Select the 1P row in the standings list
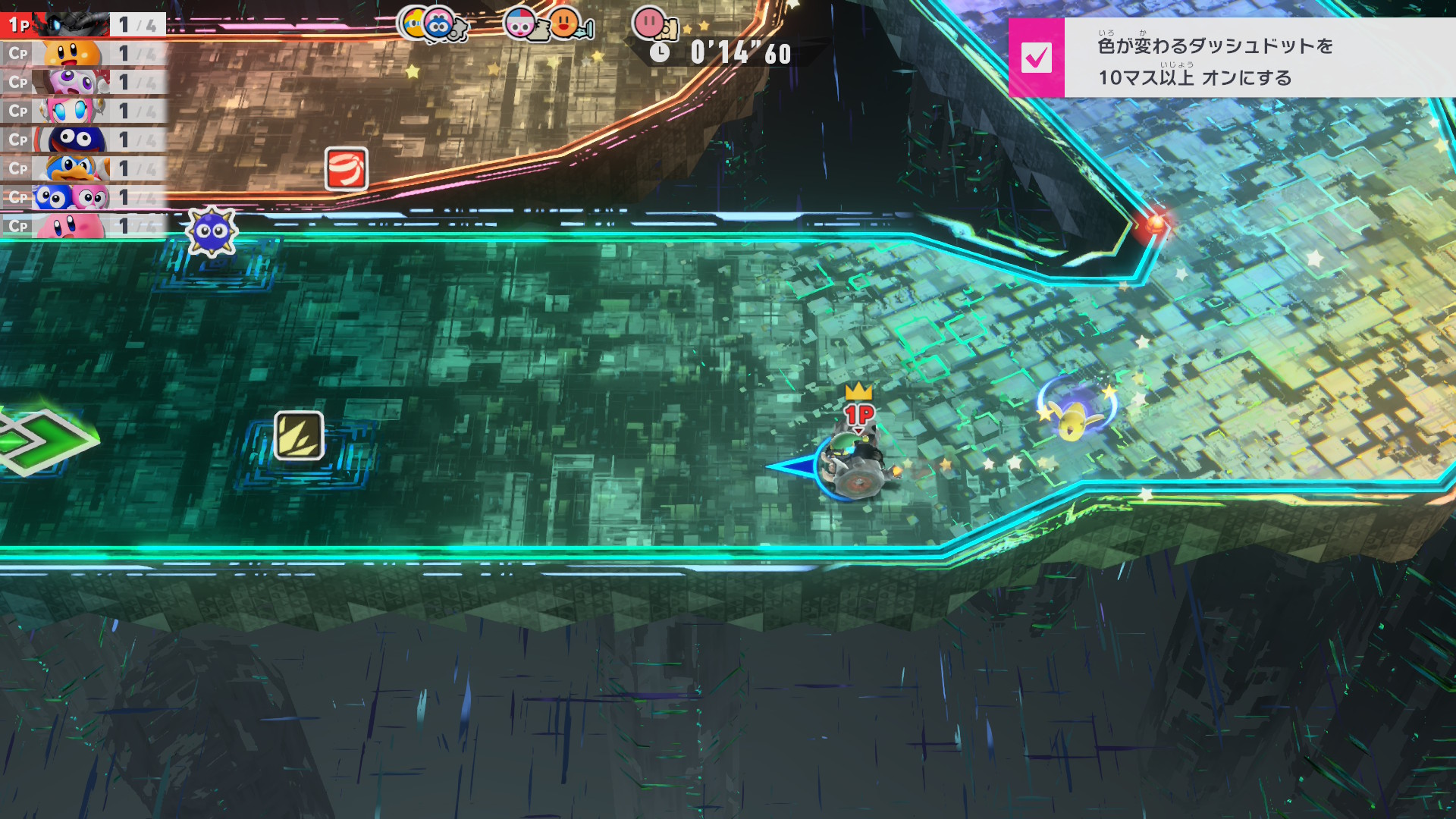 [83, 25]
